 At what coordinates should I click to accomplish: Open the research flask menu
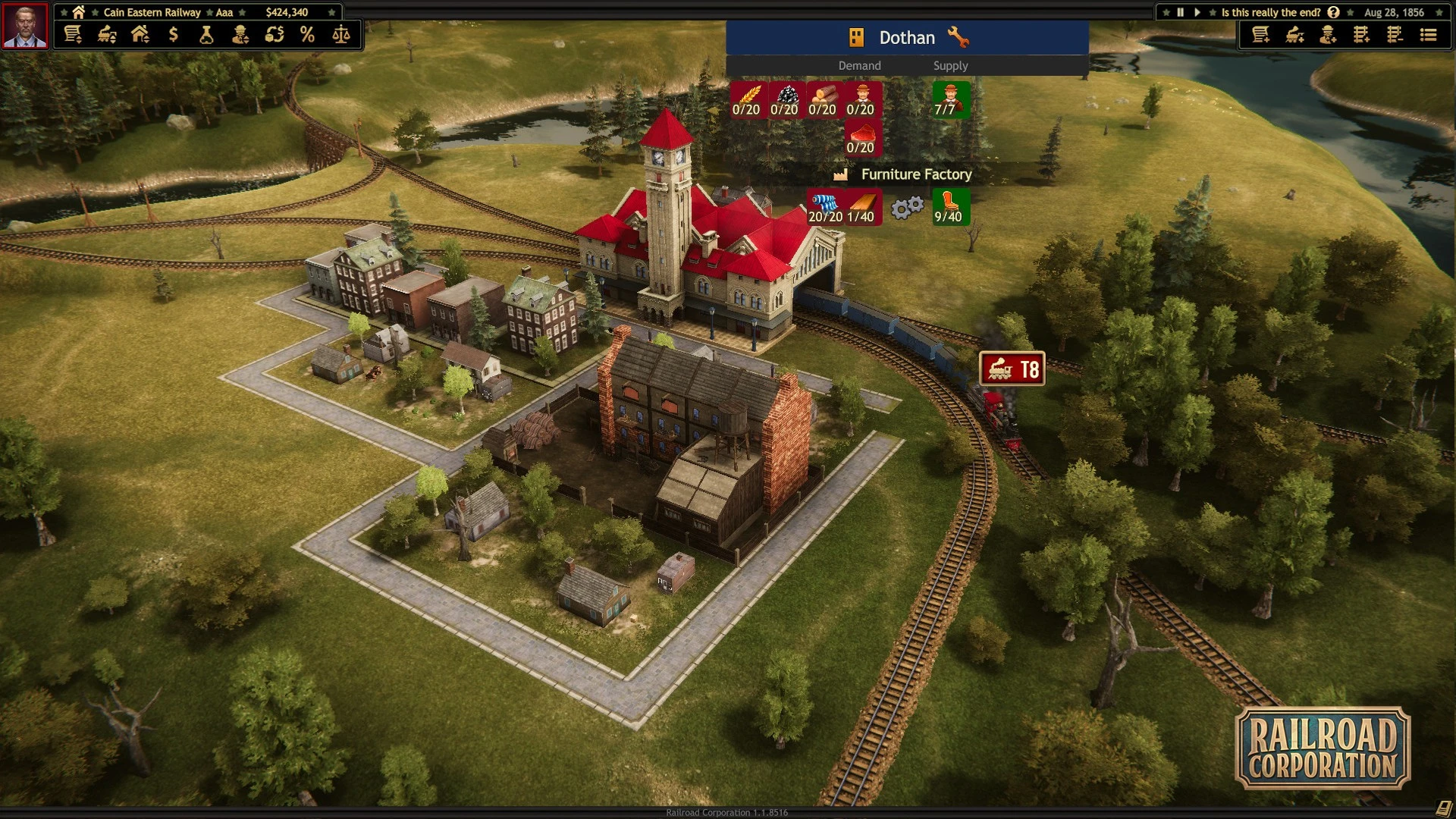[x=206, y=35]
